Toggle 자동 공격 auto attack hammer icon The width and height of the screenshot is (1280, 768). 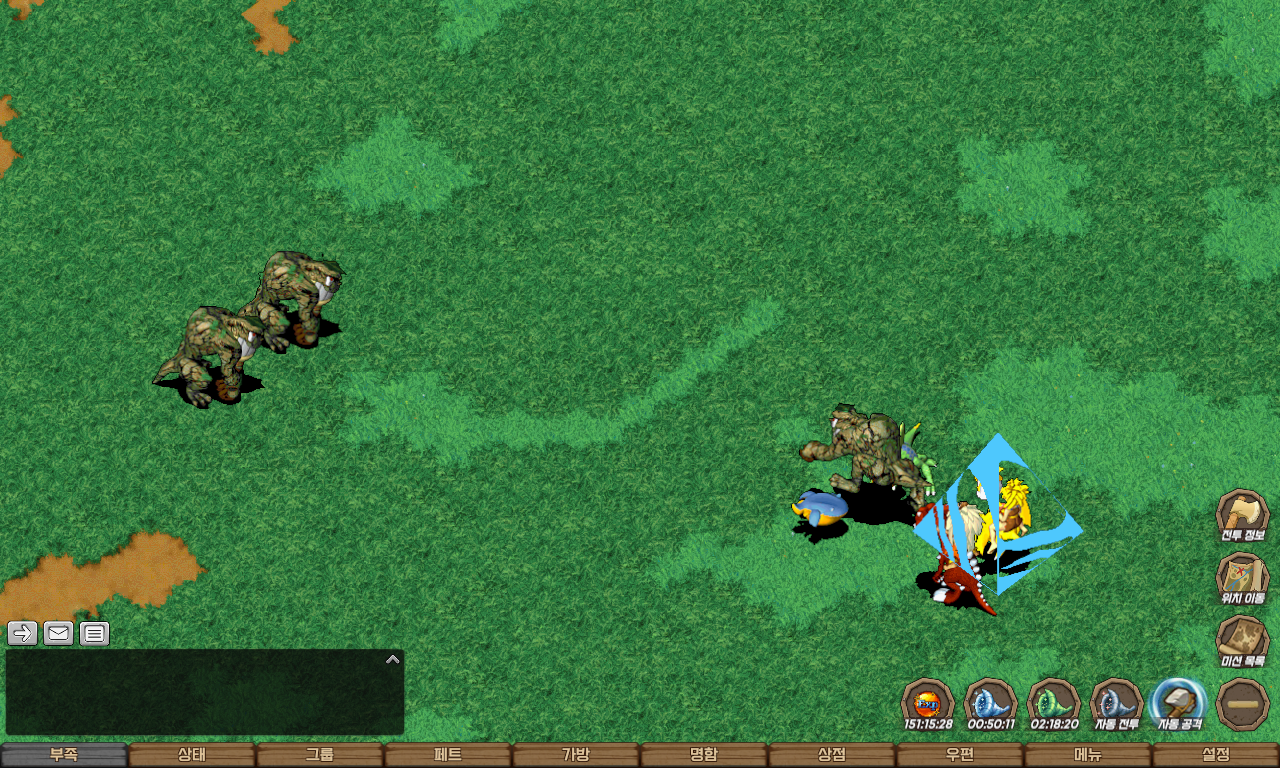1179,704
